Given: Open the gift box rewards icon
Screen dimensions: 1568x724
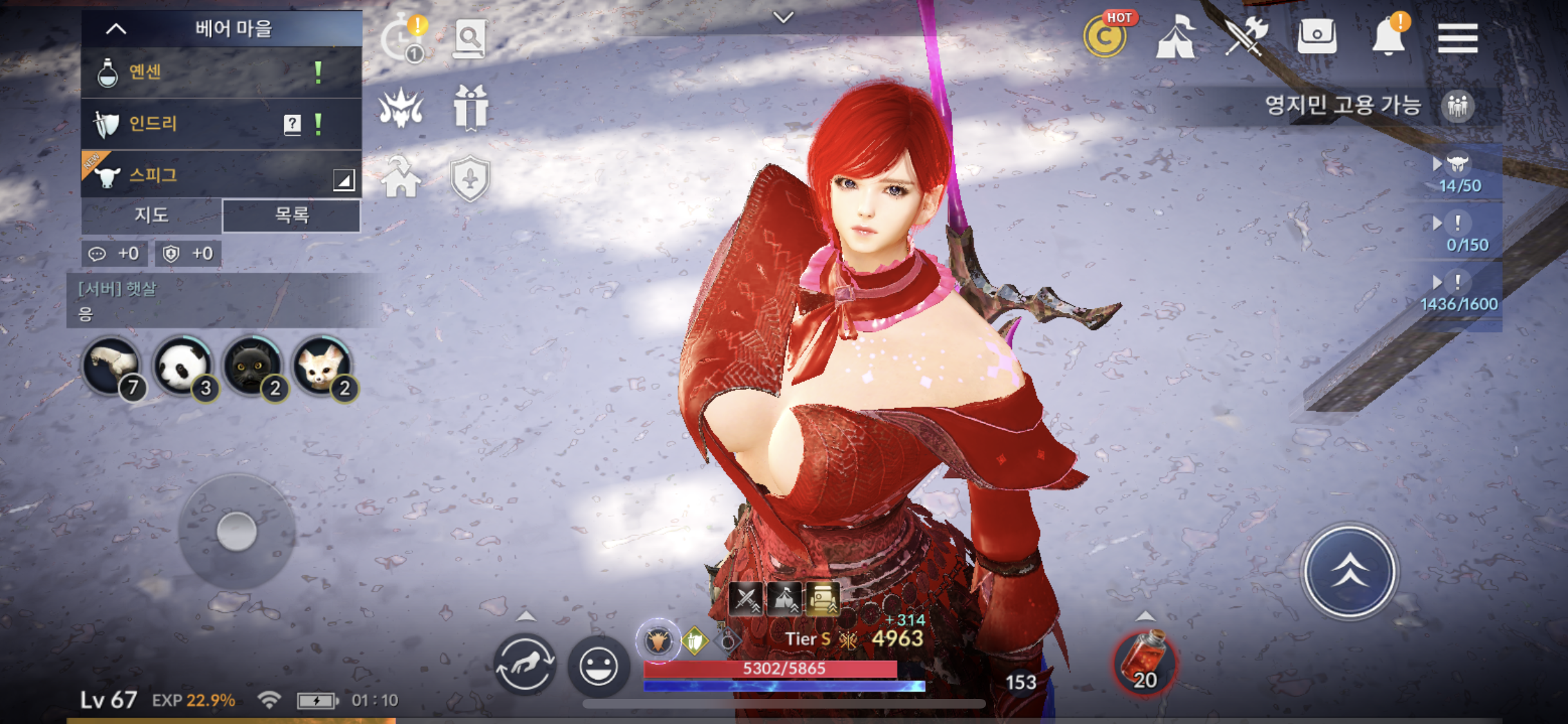Looking at the screenshot, I should 471,108.
